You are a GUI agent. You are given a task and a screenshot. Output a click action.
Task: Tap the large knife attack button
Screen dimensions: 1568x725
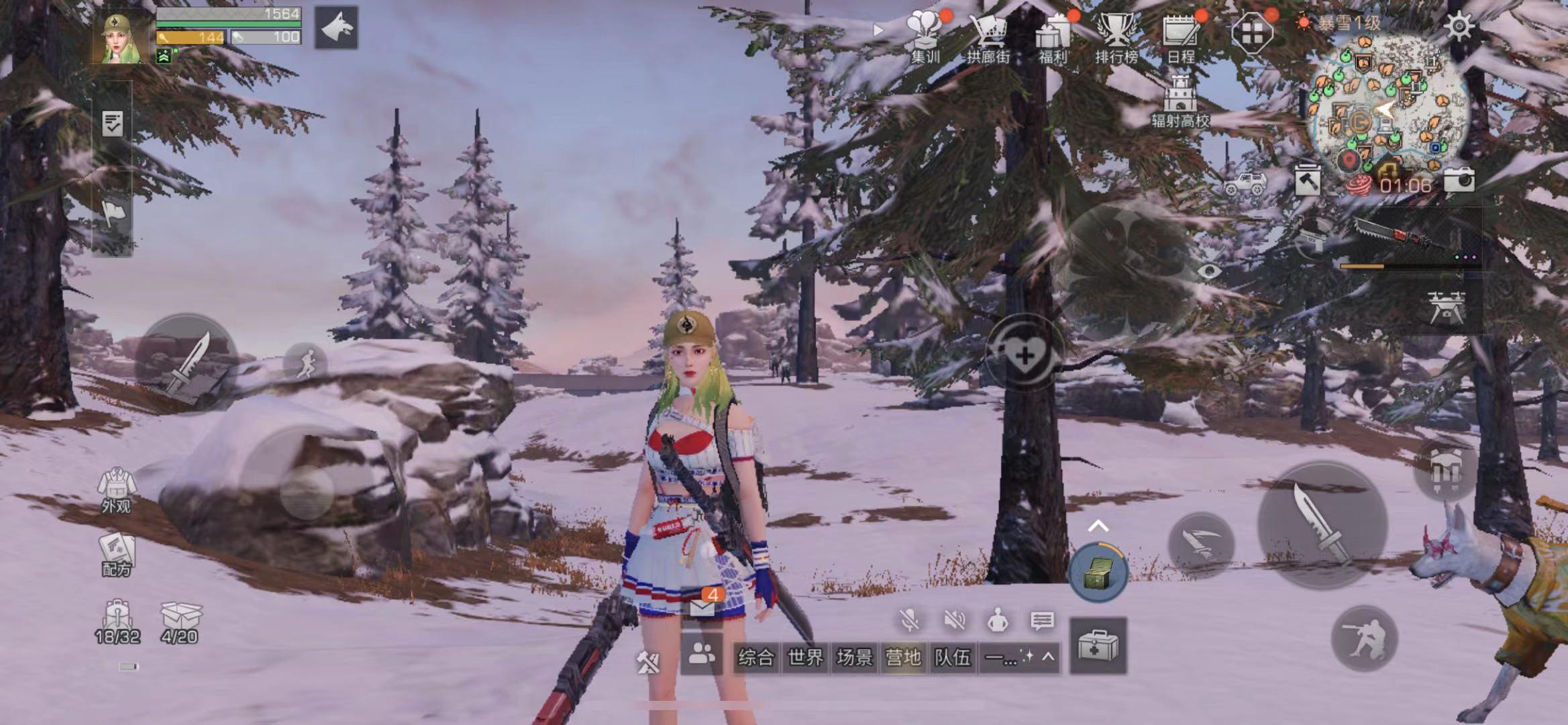click(x=1322, y=525)
